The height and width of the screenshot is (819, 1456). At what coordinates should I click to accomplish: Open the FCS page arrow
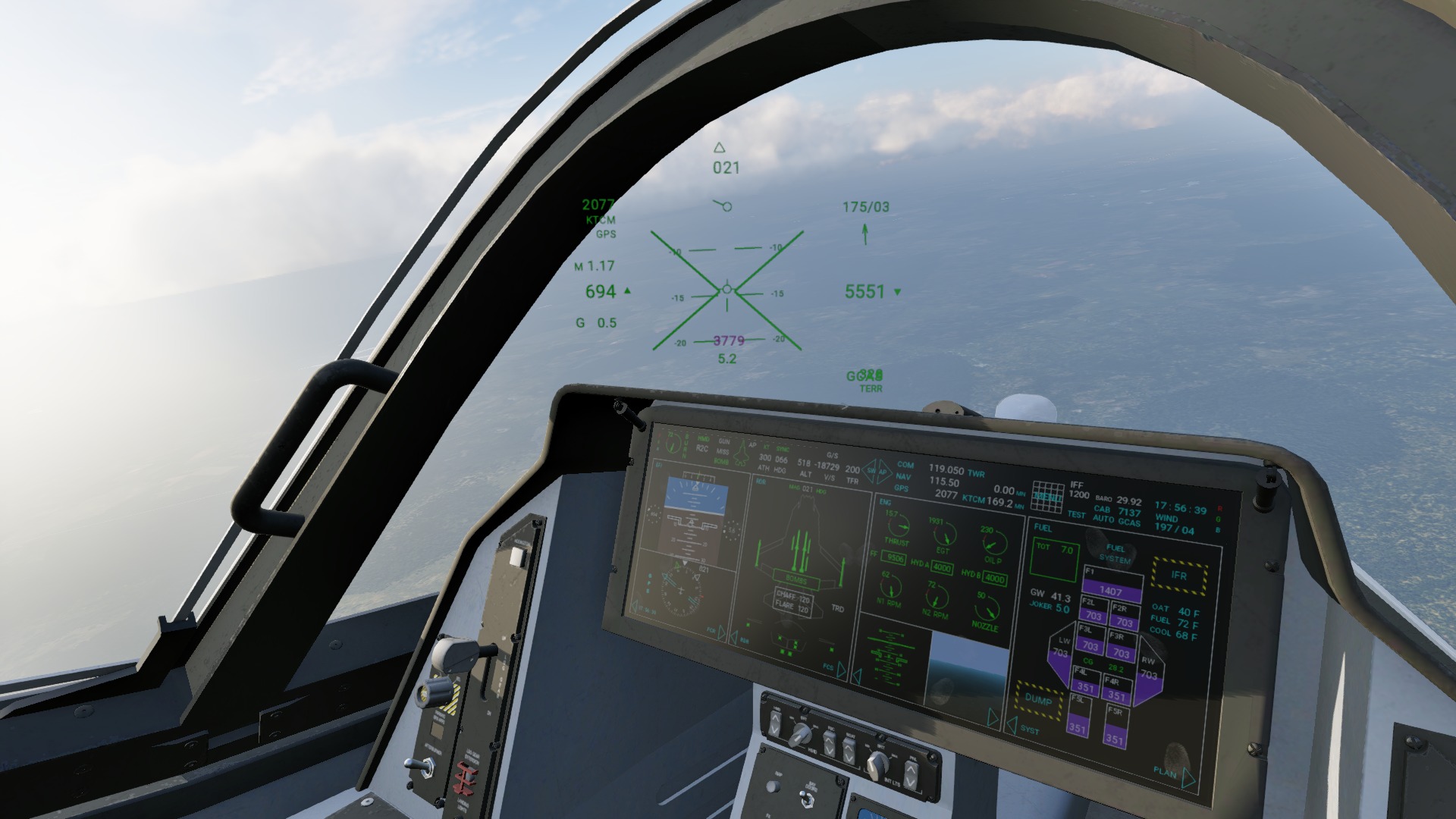coord(841,669)
